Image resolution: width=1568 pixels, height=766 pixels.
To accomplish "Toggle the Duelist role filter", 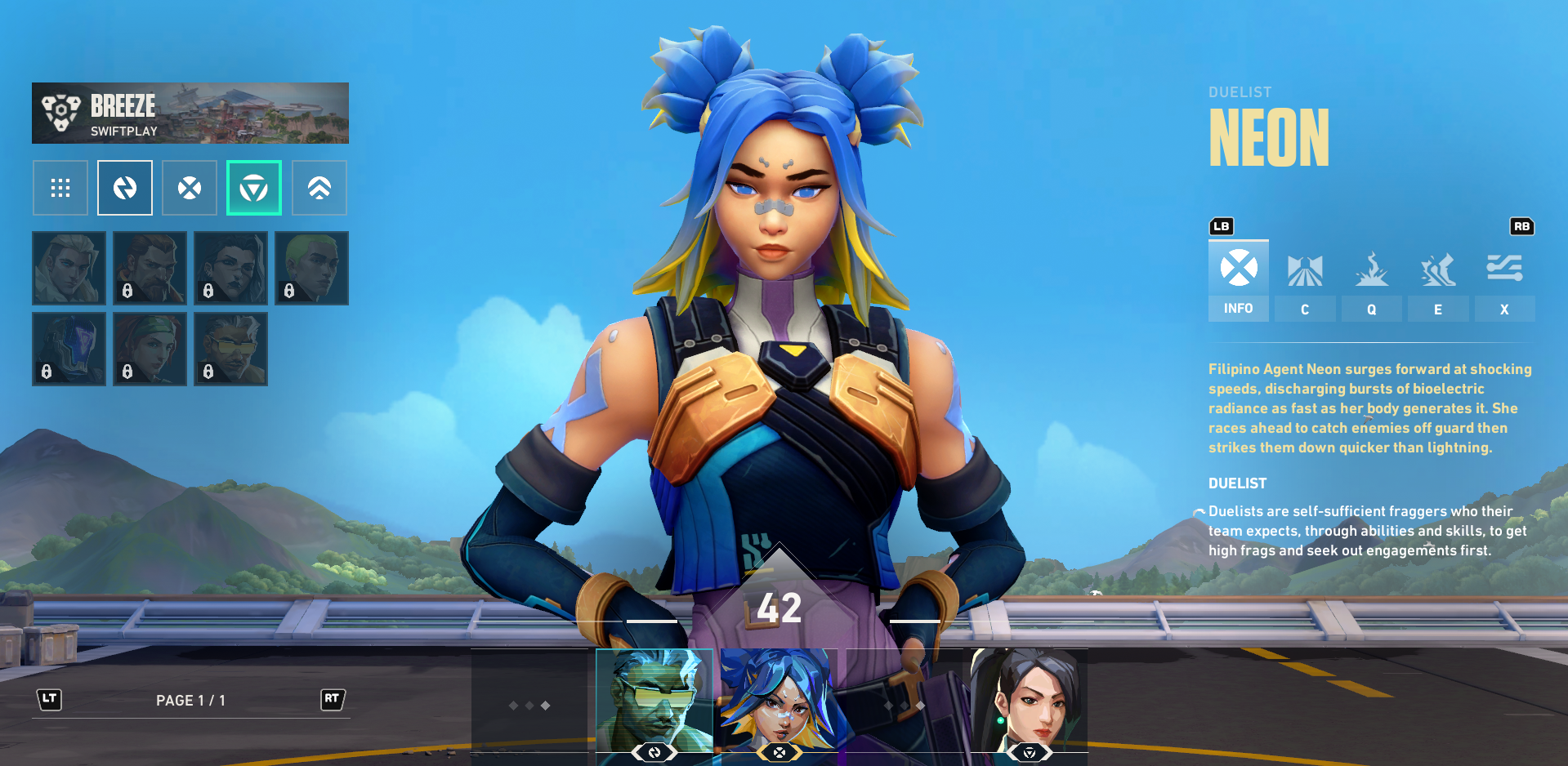I will [x=124, y=188].
